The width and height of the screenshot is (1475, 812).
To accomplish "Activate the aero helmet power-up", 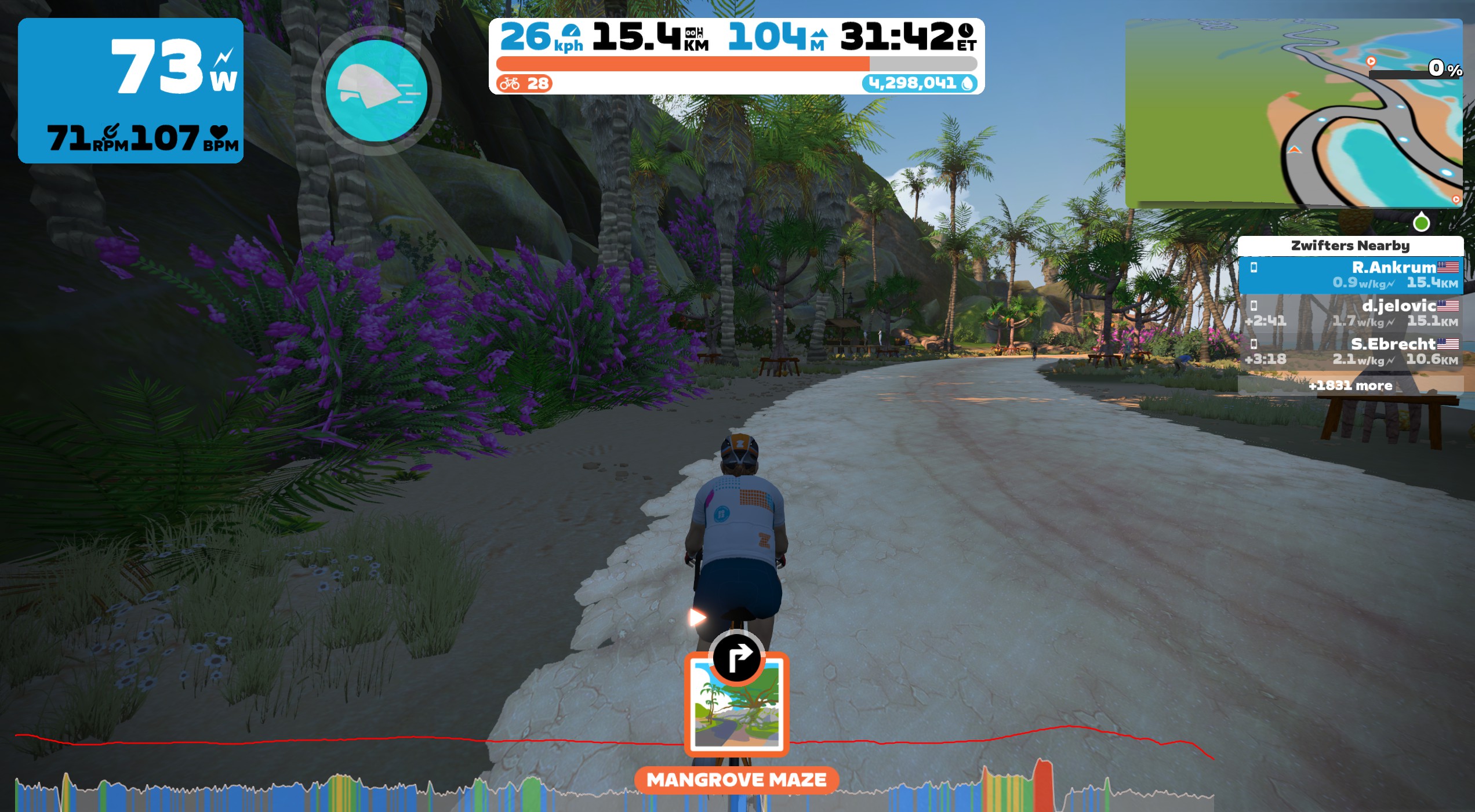I will [377, 91].
